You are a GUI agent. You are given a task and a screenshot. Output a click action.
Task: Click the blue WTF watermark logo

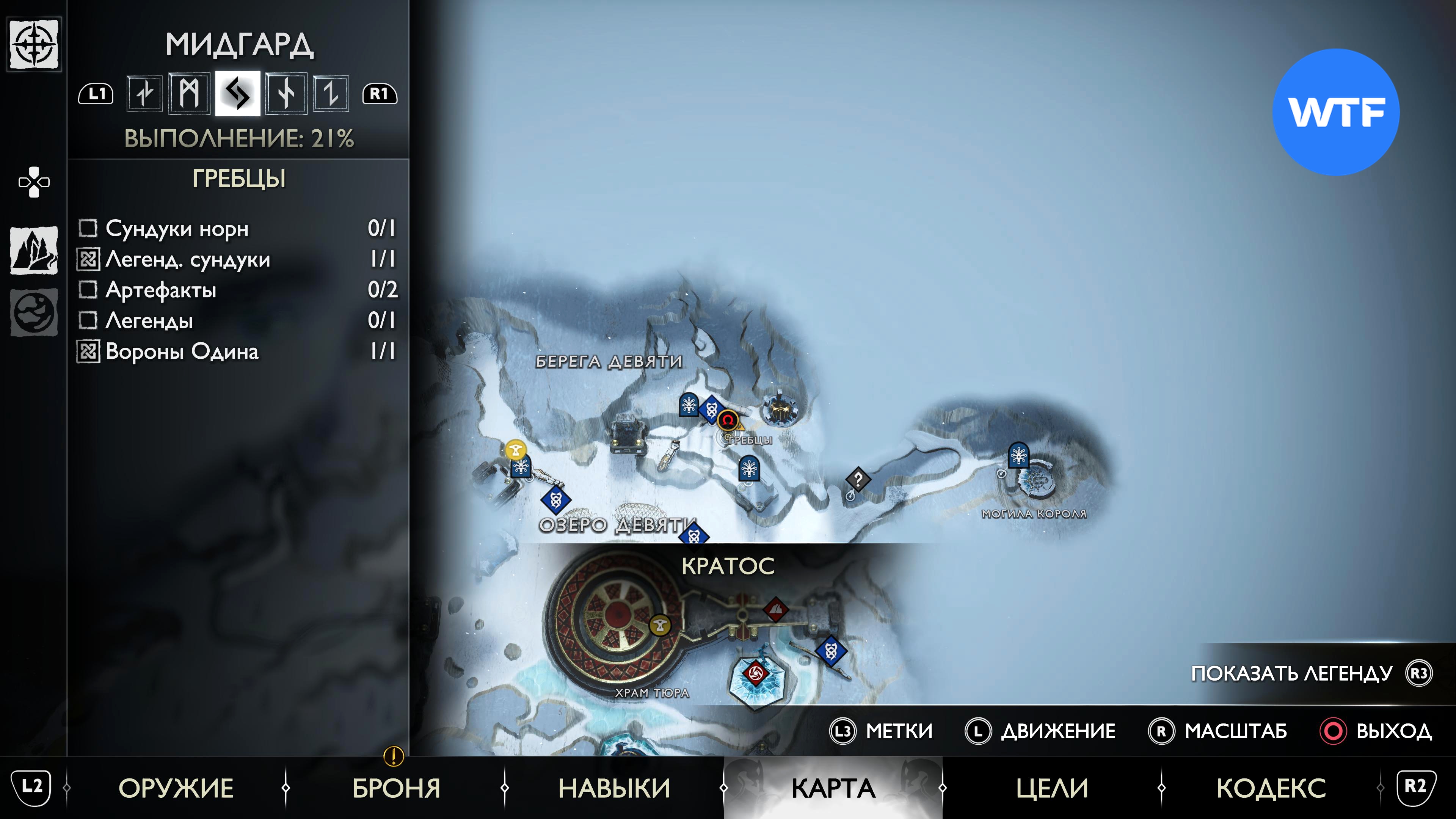pos(1335,112)
